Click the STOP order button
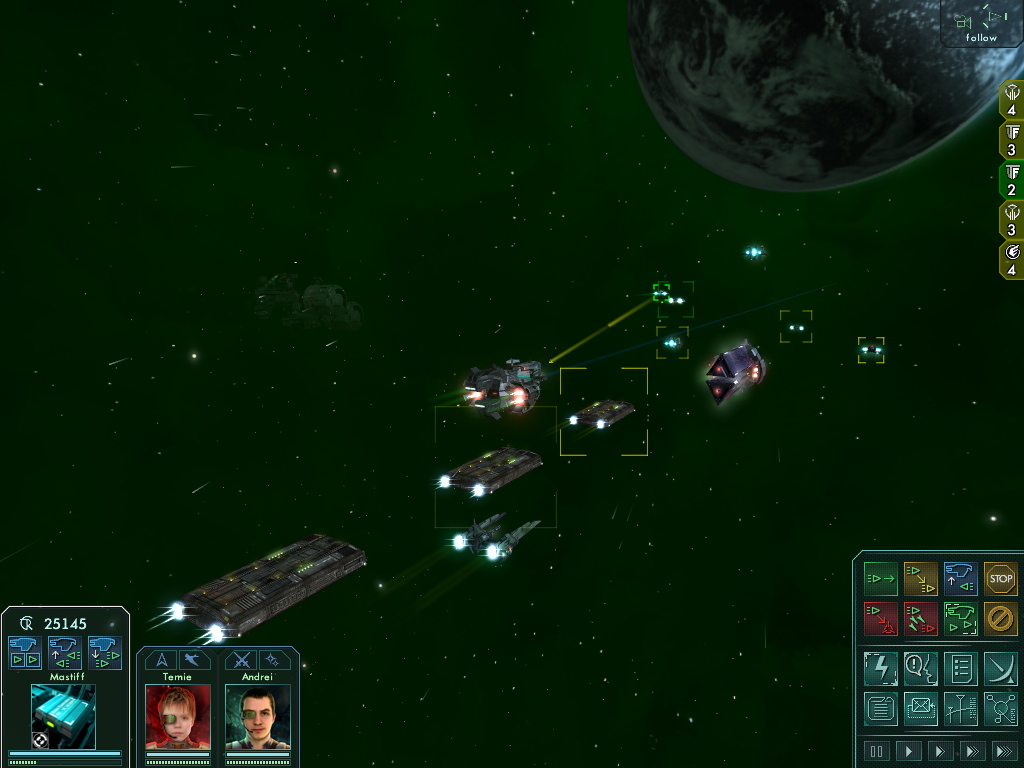This screenshot has width=1024, height=768. pos(1000,579)
